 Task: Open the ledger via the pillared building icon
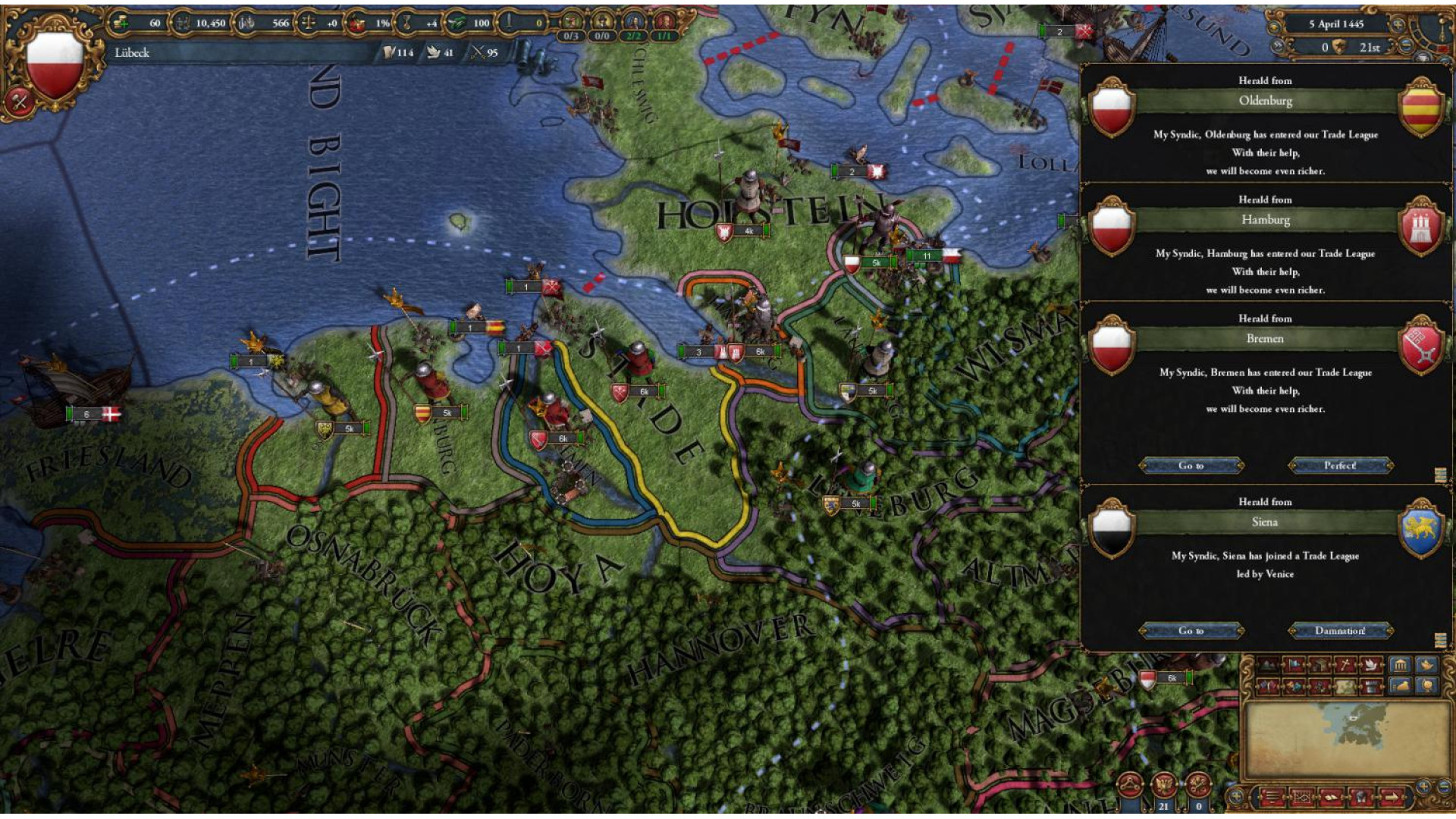click(x=1400, y=666)
